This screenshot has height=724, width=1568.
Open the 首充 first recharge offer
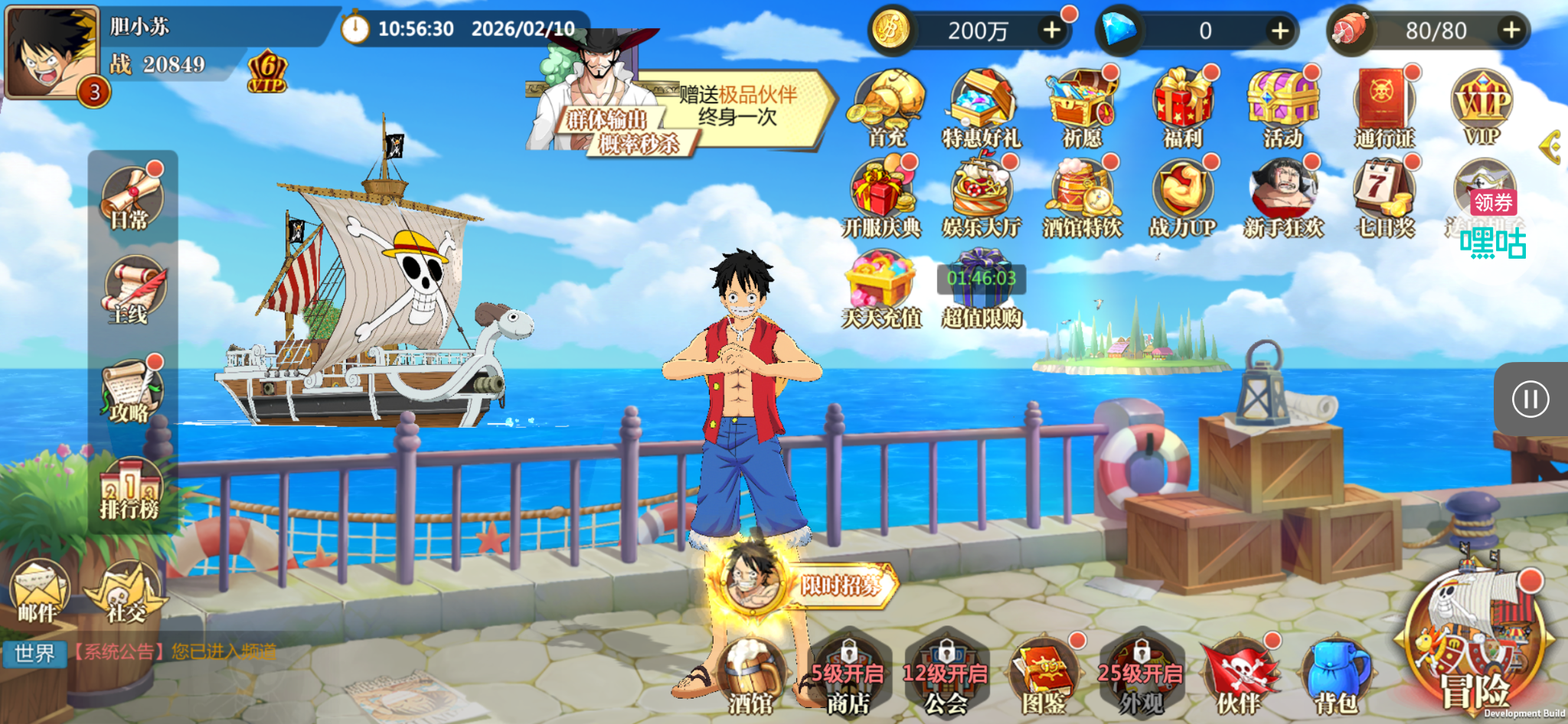click(x=886, y=107)
